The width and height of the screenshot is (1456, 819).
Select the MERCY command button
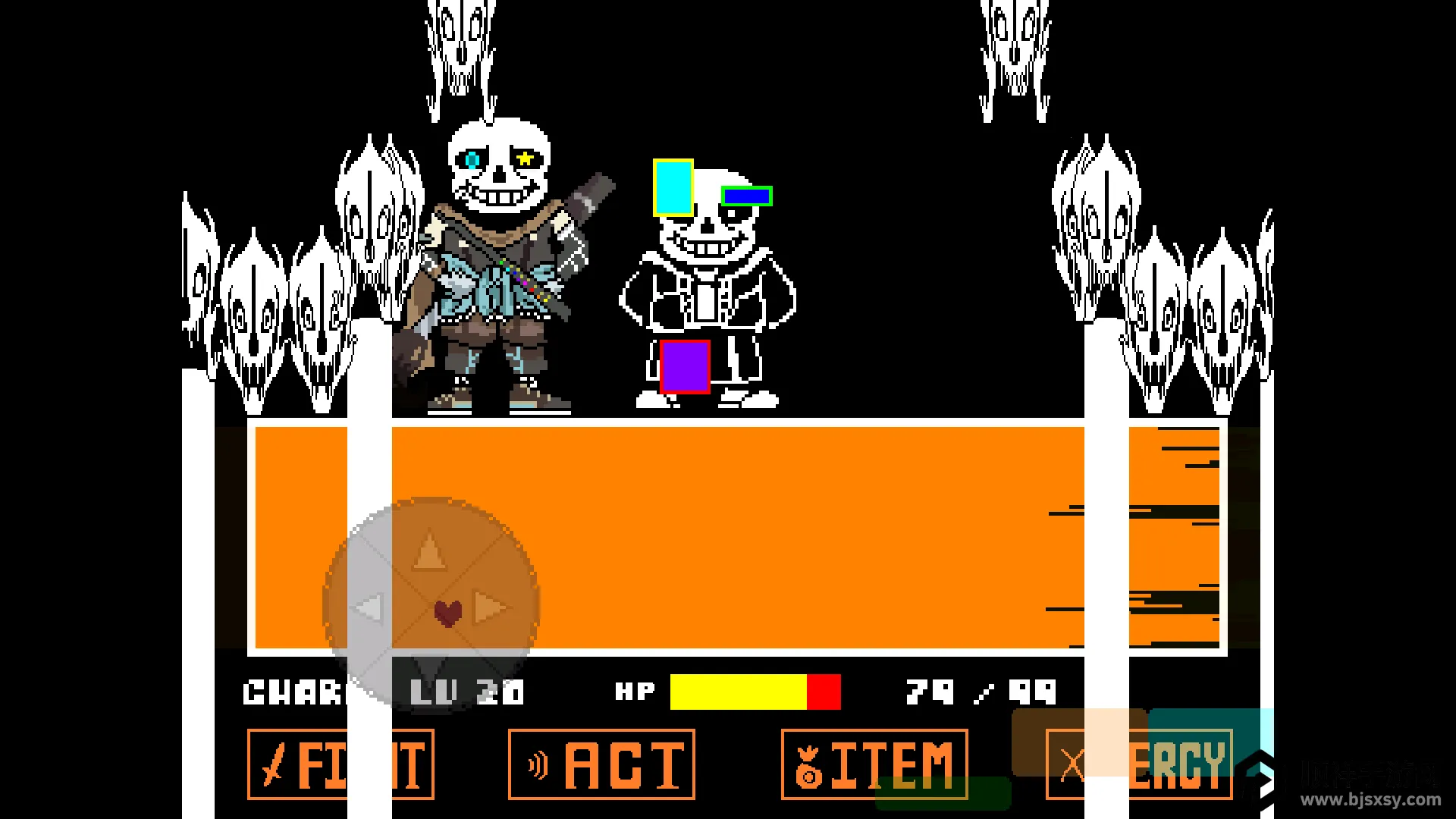coord(1139,764)
